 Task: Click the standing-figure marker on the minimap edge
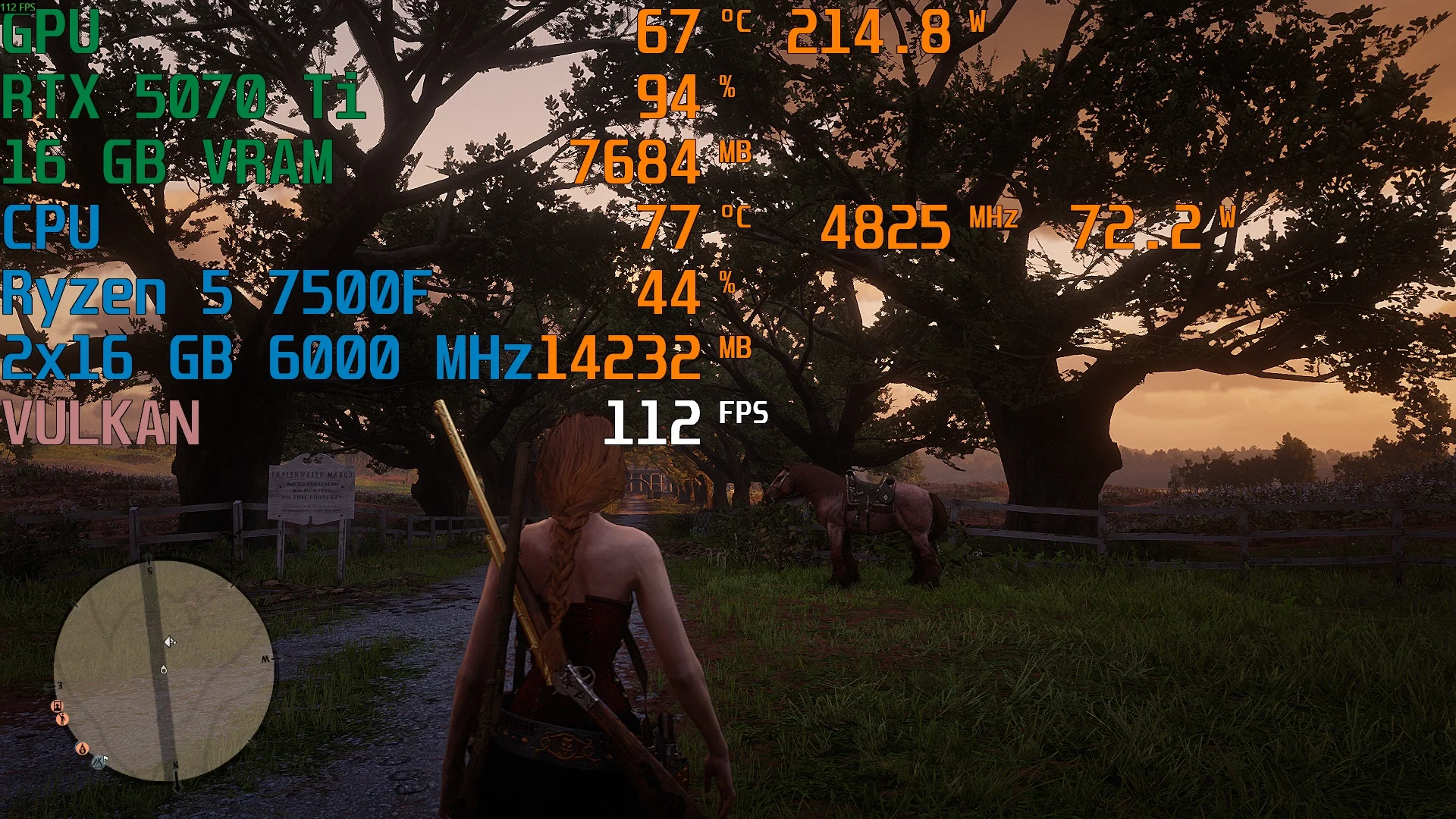pyautogui.click(x=62, y=719)
